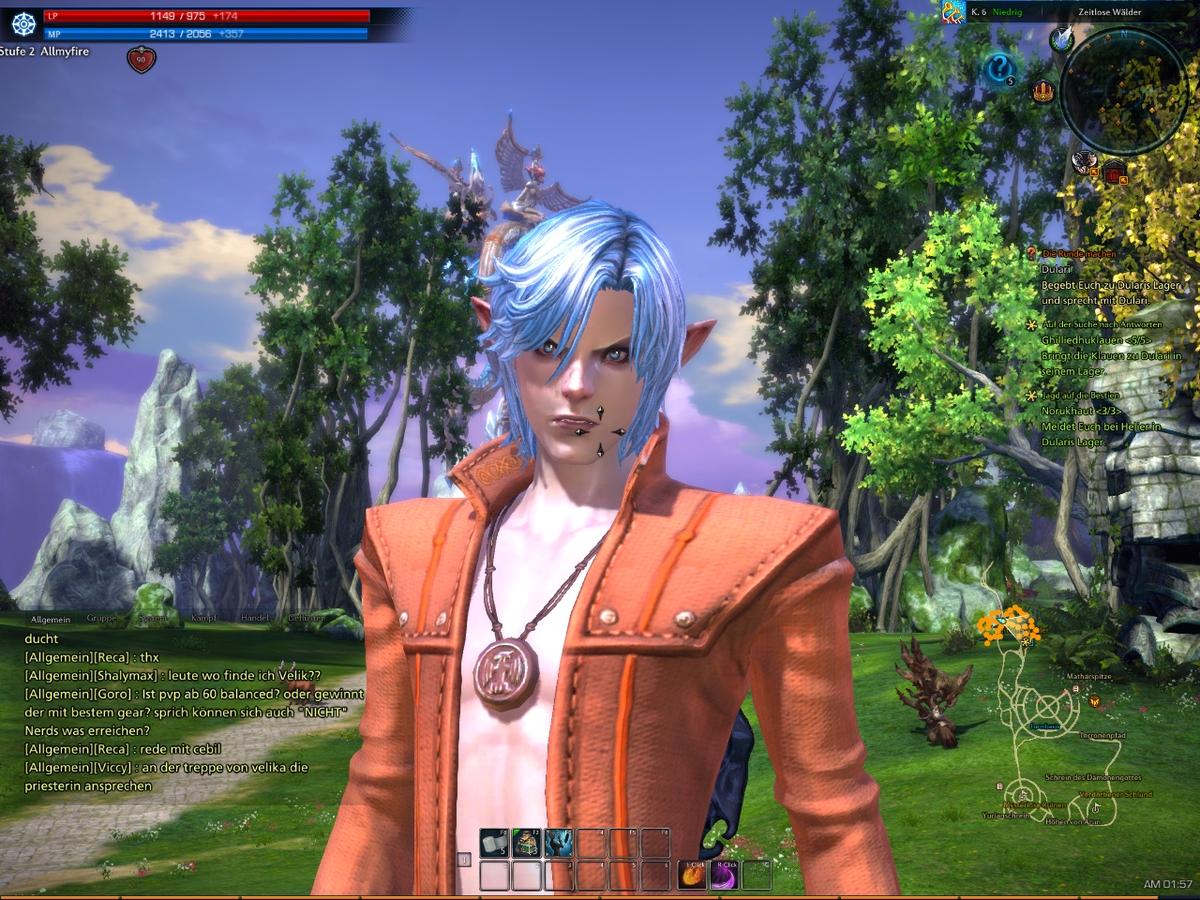Select the Handel chat tab
1200x900 pixels.
pyautogui.click(x=255, y=618)
